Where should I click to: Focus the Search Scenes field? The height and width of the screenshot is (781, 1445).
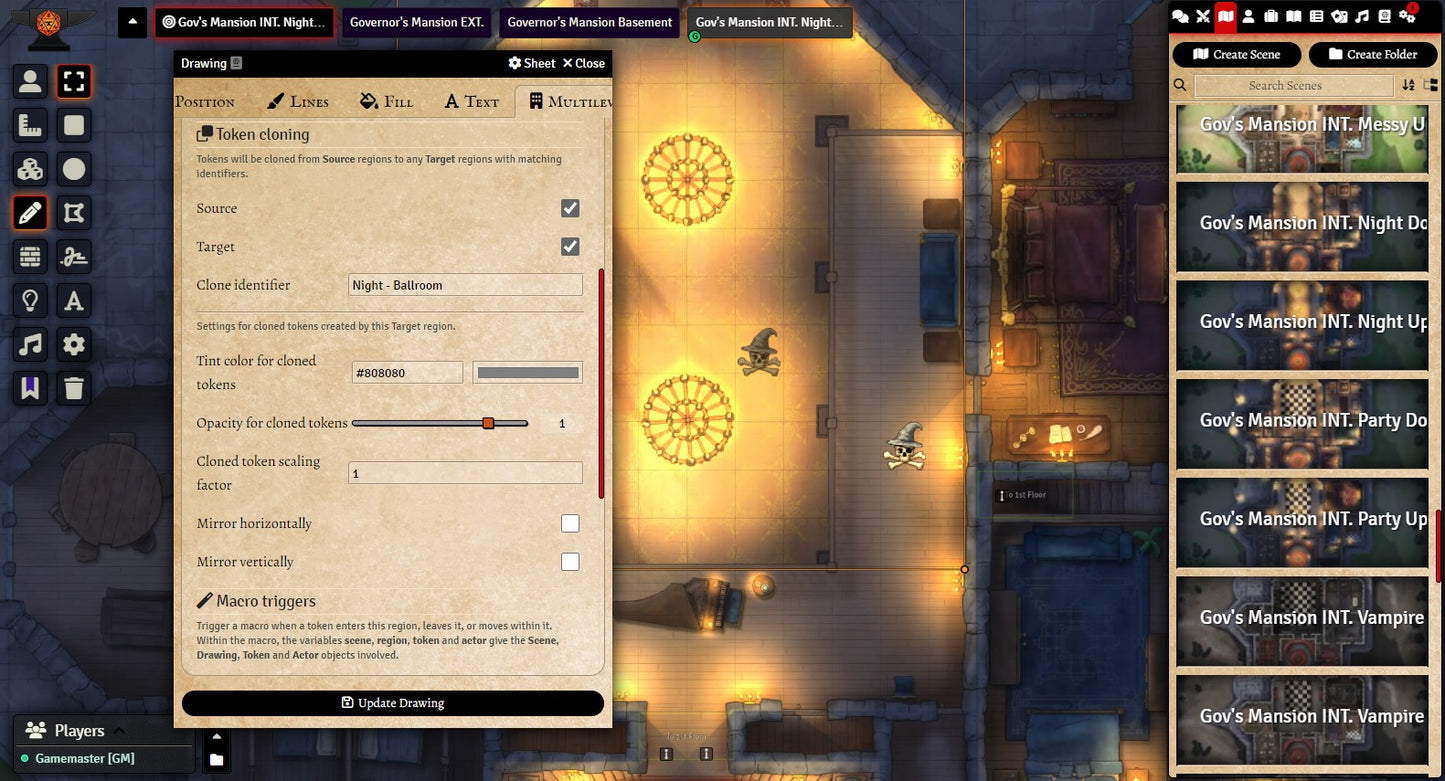[1285, 86]
